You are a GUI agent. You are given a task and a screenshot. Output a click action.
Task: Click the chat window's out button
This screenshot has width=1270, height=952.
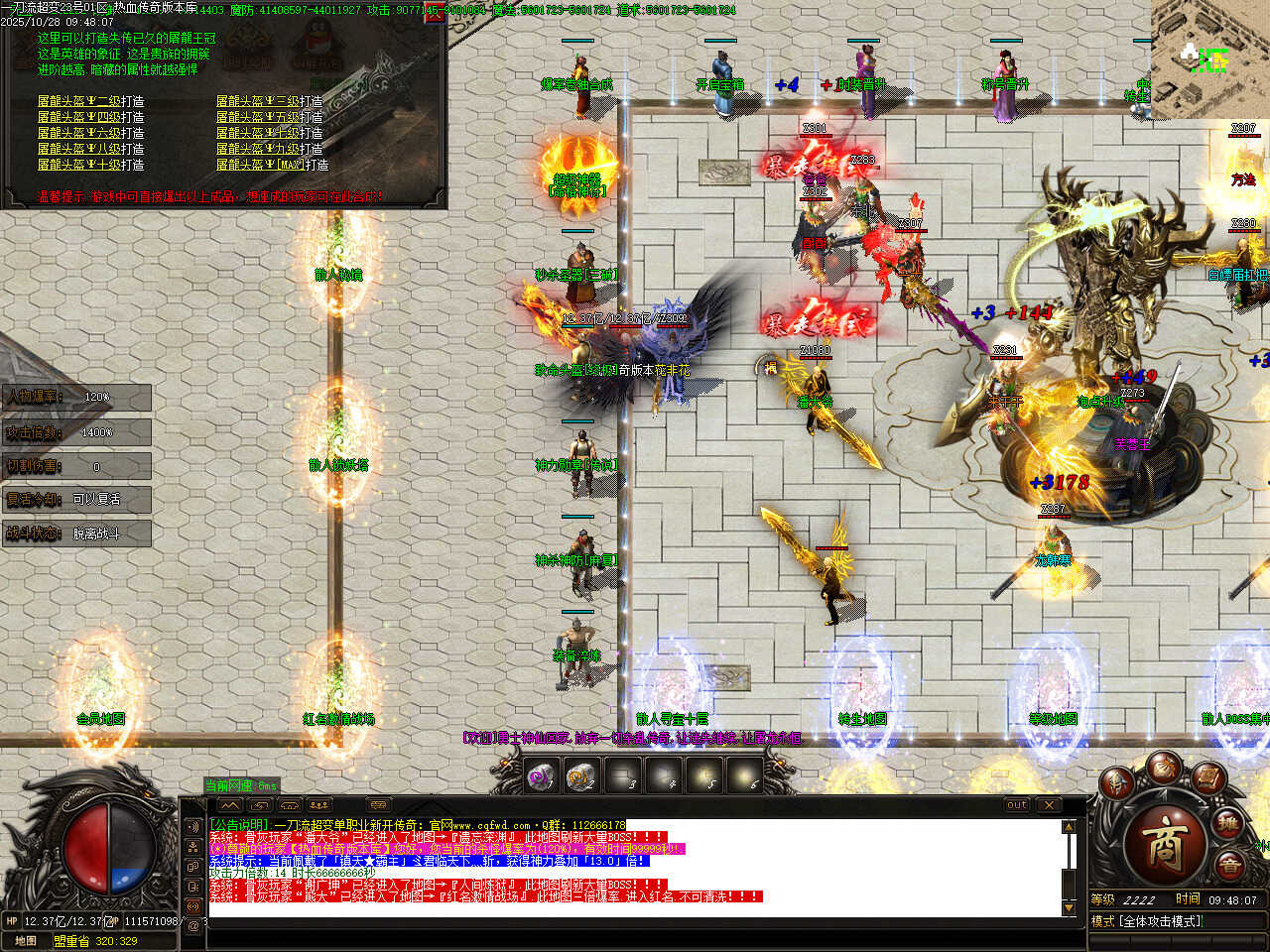tap(1017, 805)
